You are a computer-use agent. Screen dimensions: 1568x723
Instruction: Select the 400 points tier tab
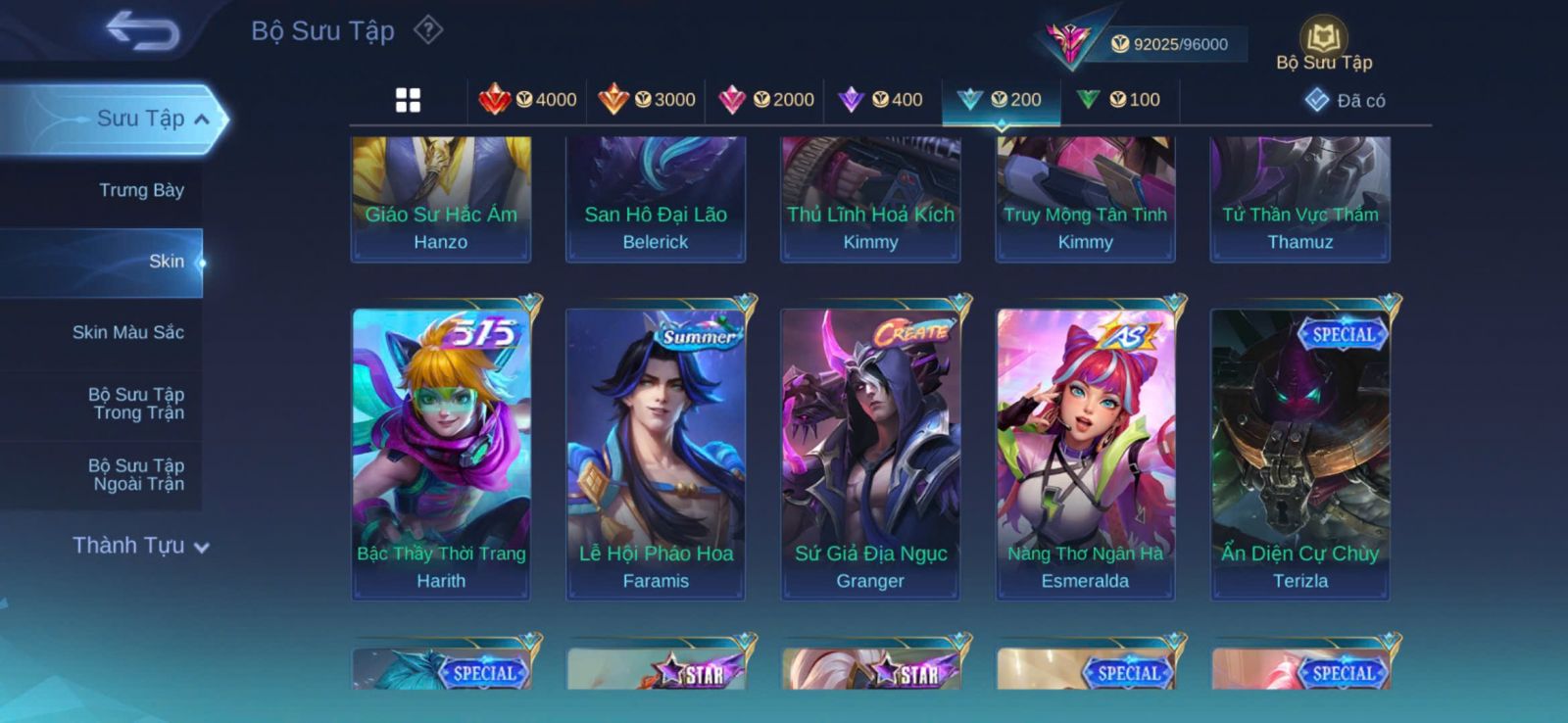coord(881,100)
